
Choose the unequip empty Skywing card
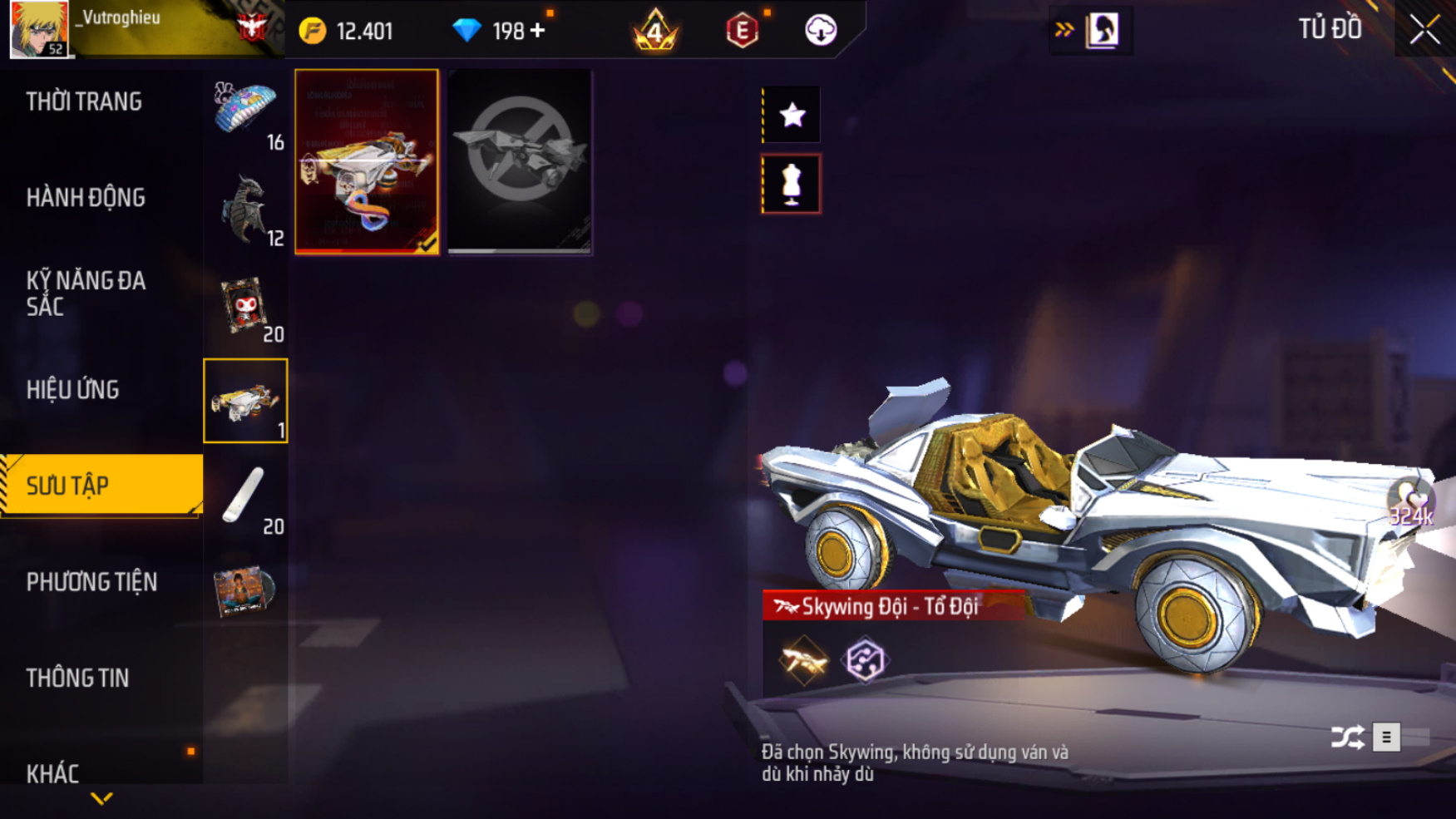click(x=520, y=161)
